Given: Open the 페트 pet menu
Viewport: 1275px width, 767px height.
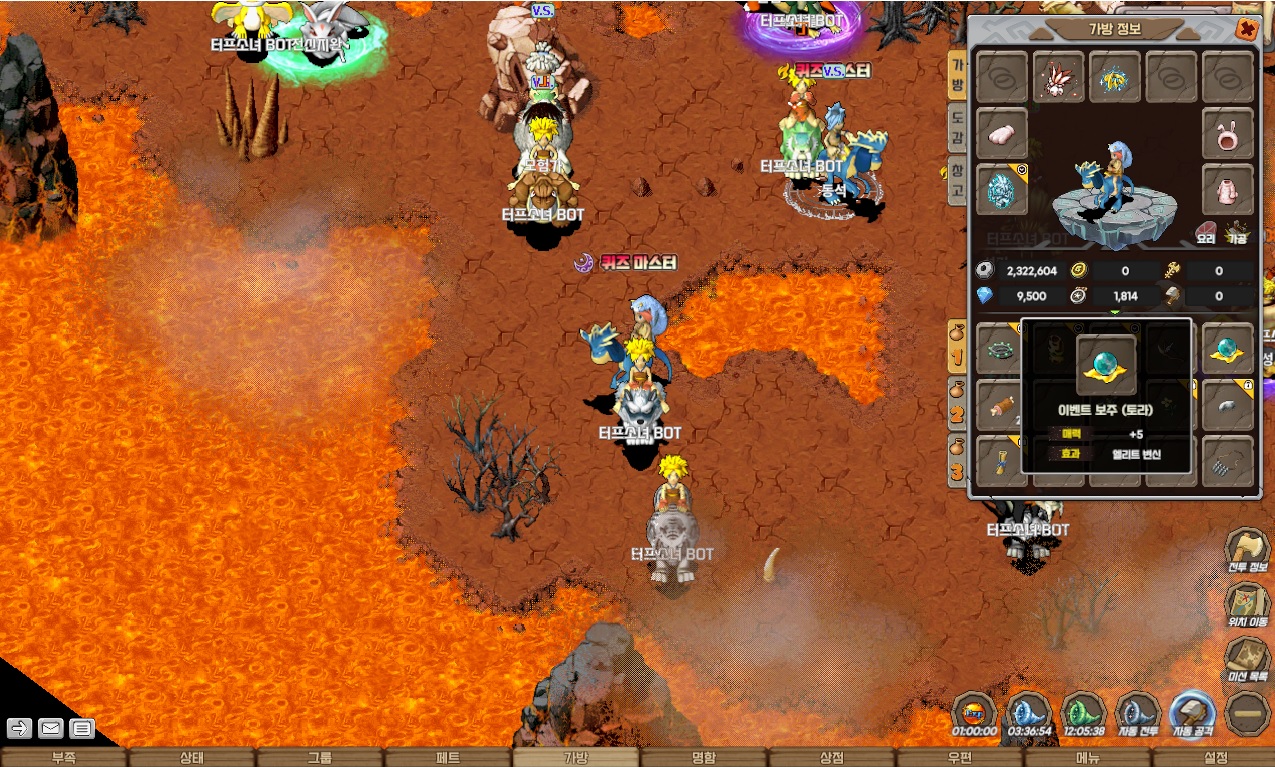Looking at the screenshot, I should pos(448,758).
